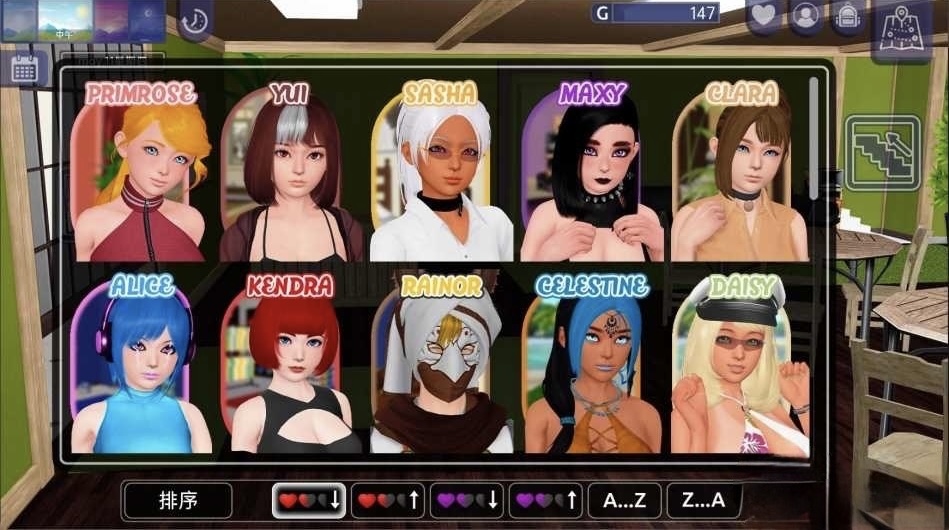Sort characters in Z to A order

pos(701,499)
